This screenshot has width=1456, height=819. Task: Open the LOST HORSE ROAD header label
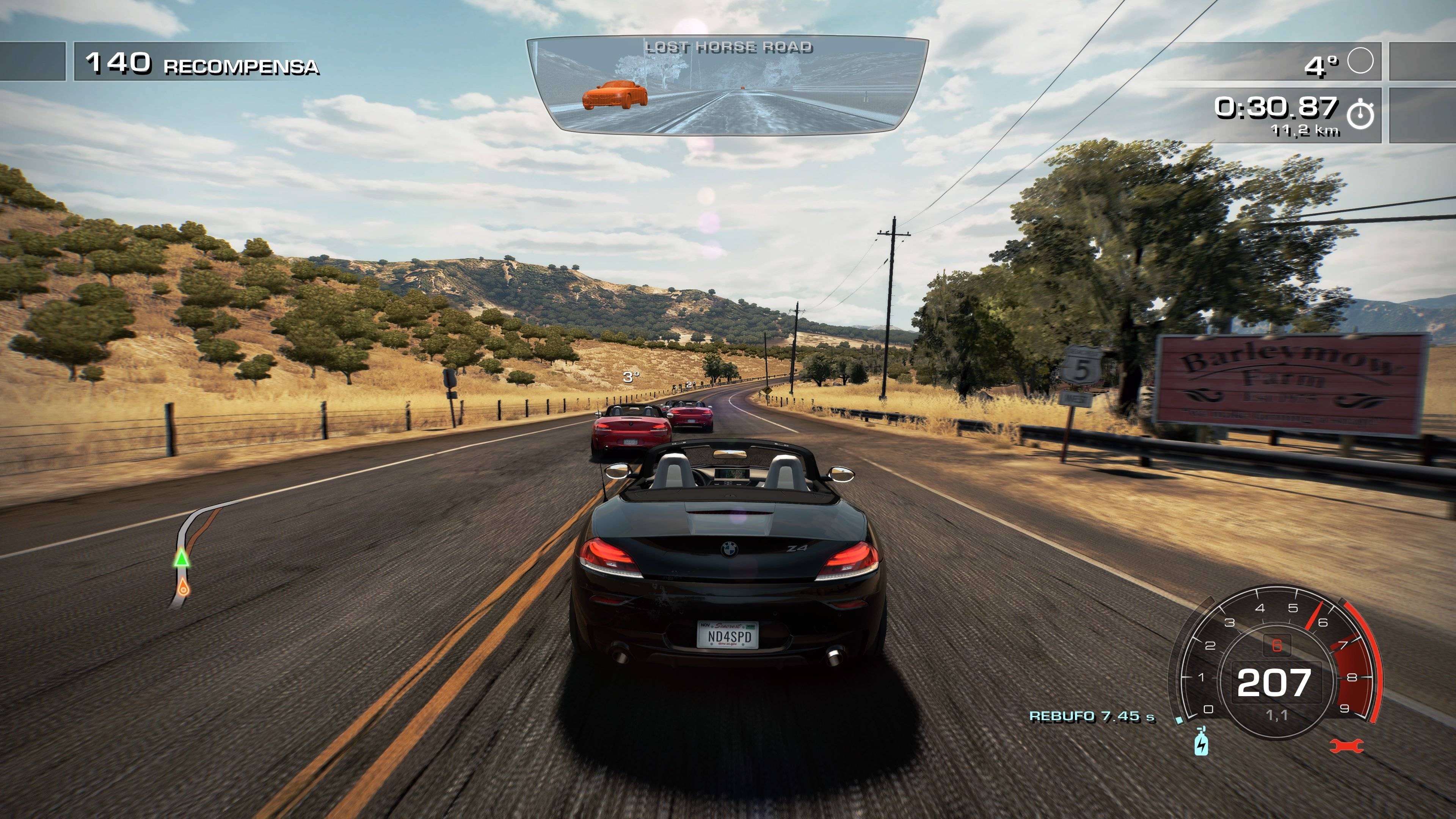tap(732, 46)
